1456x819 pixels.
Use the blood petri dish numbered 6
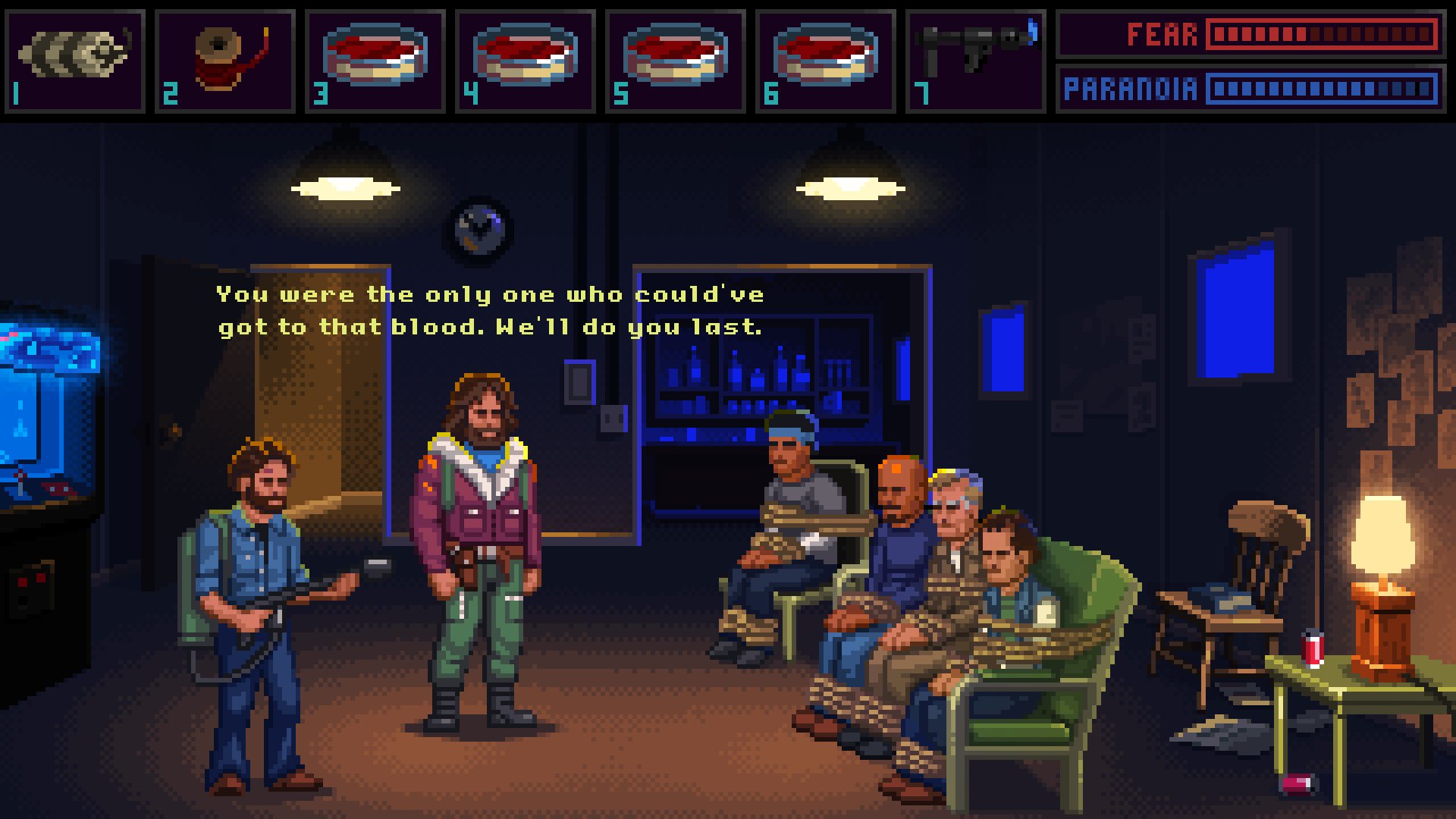(x=825, y=56)
